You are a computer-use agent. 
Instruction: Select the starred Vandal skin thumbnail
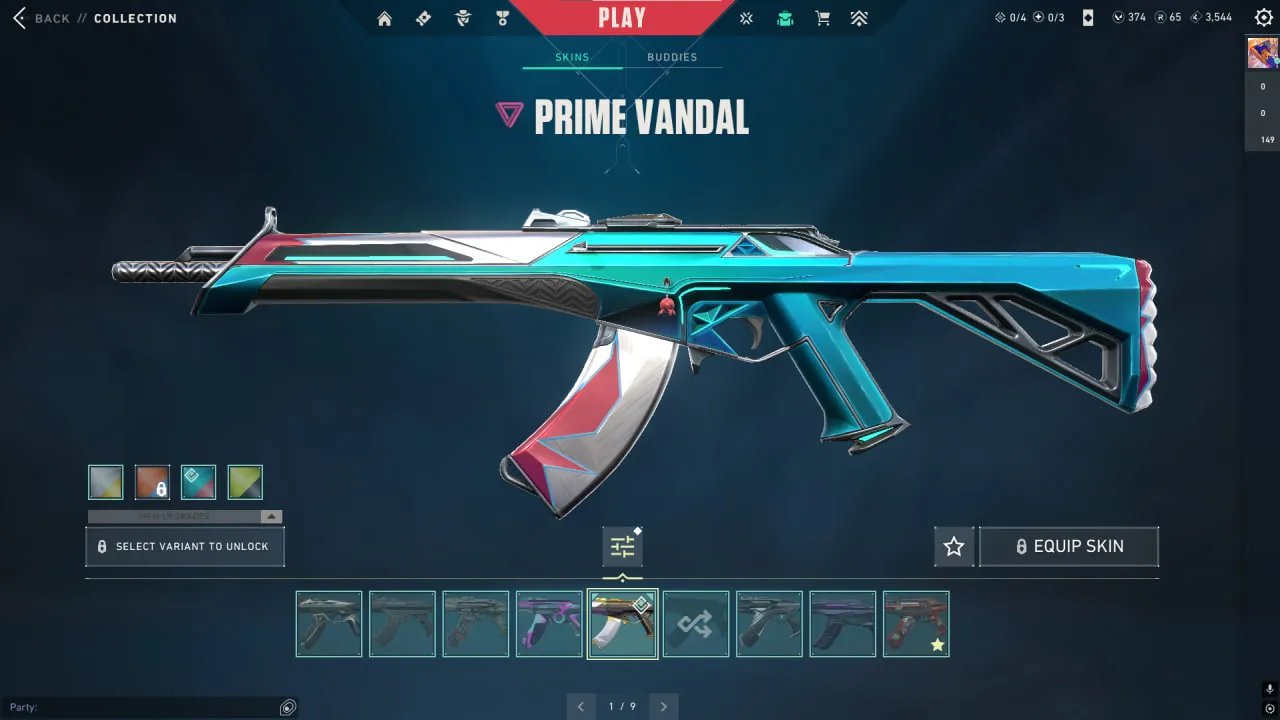916,624
